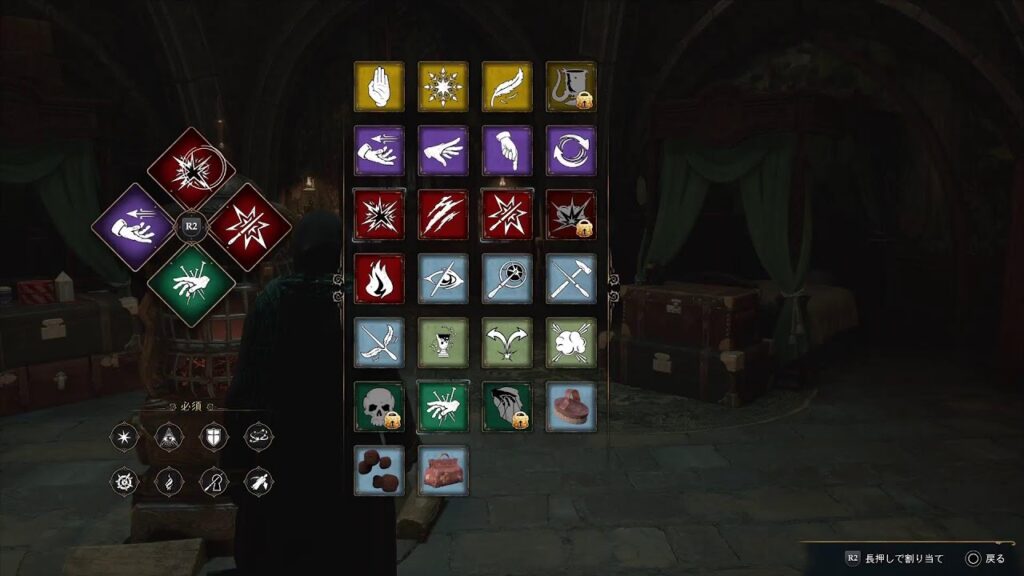Pick the nab-sack bag tool
The width and height of the screenshot is (1024, 576).
click(x=443, y=471)
